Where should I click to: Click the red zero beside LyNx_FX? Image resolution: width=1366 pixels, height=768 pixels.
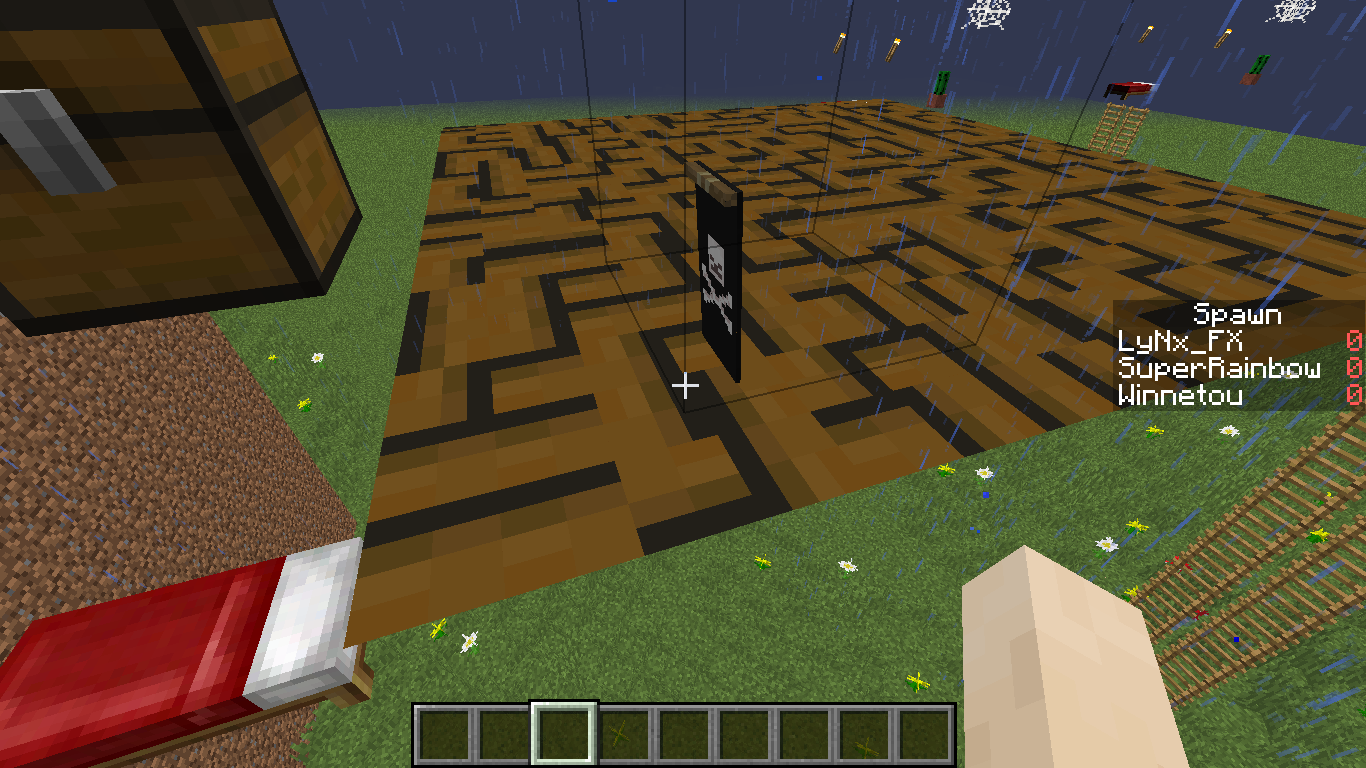click(x=1352, y=341)
